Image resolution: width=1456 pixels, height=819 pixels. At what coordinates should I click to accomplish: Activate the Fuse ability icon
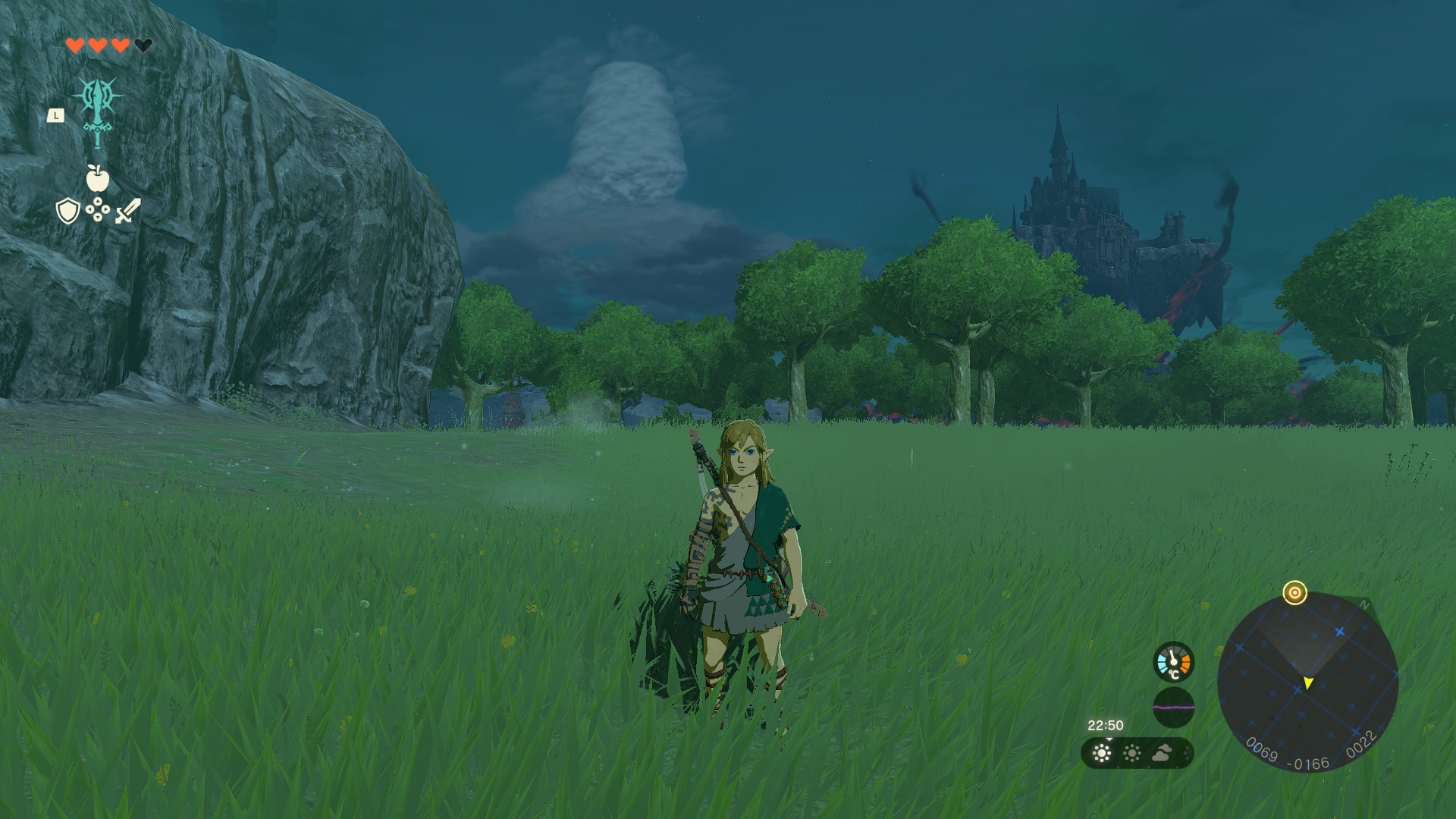click(98, 111)
